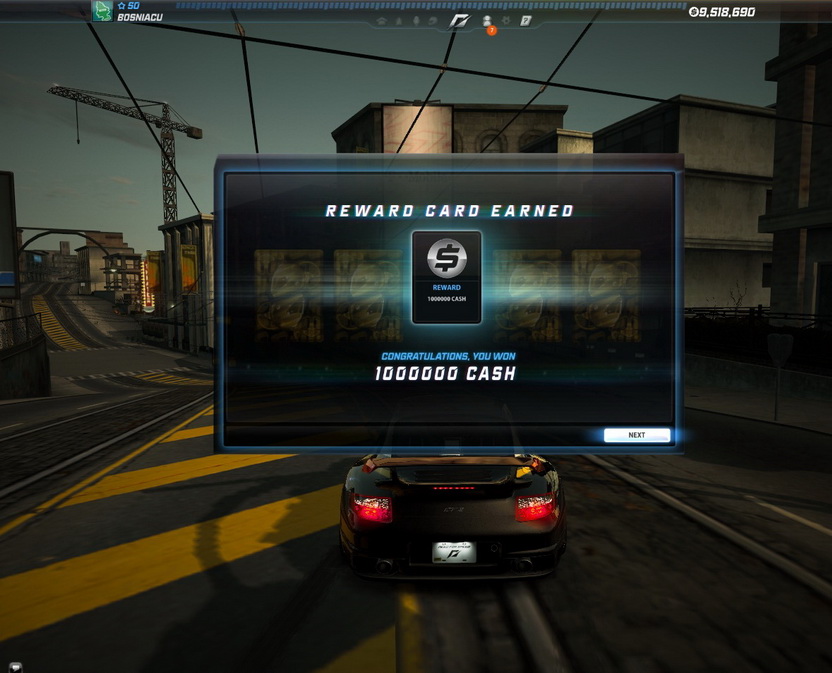Click the NEXT button
Screen dimensions: 832x673
pyautogui.click(x=636, y=435)
